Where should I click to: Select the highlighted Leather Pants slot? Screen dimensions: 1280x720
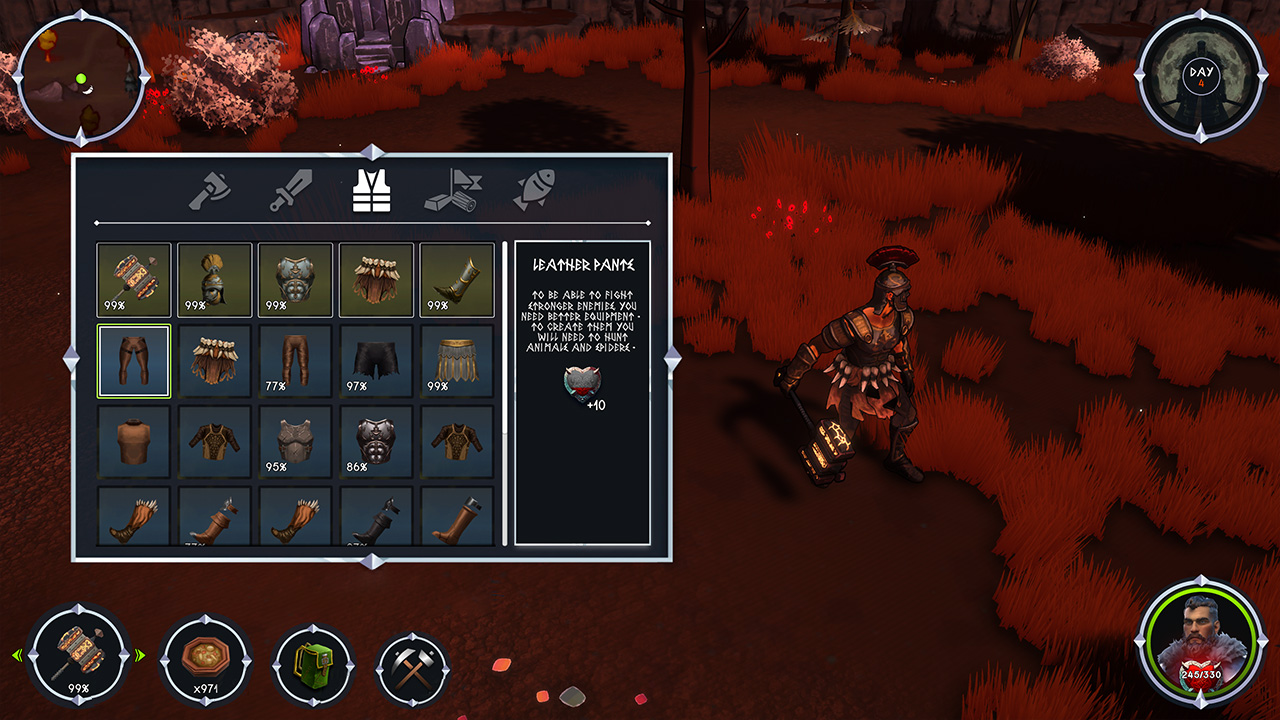[x=134, y=361]
